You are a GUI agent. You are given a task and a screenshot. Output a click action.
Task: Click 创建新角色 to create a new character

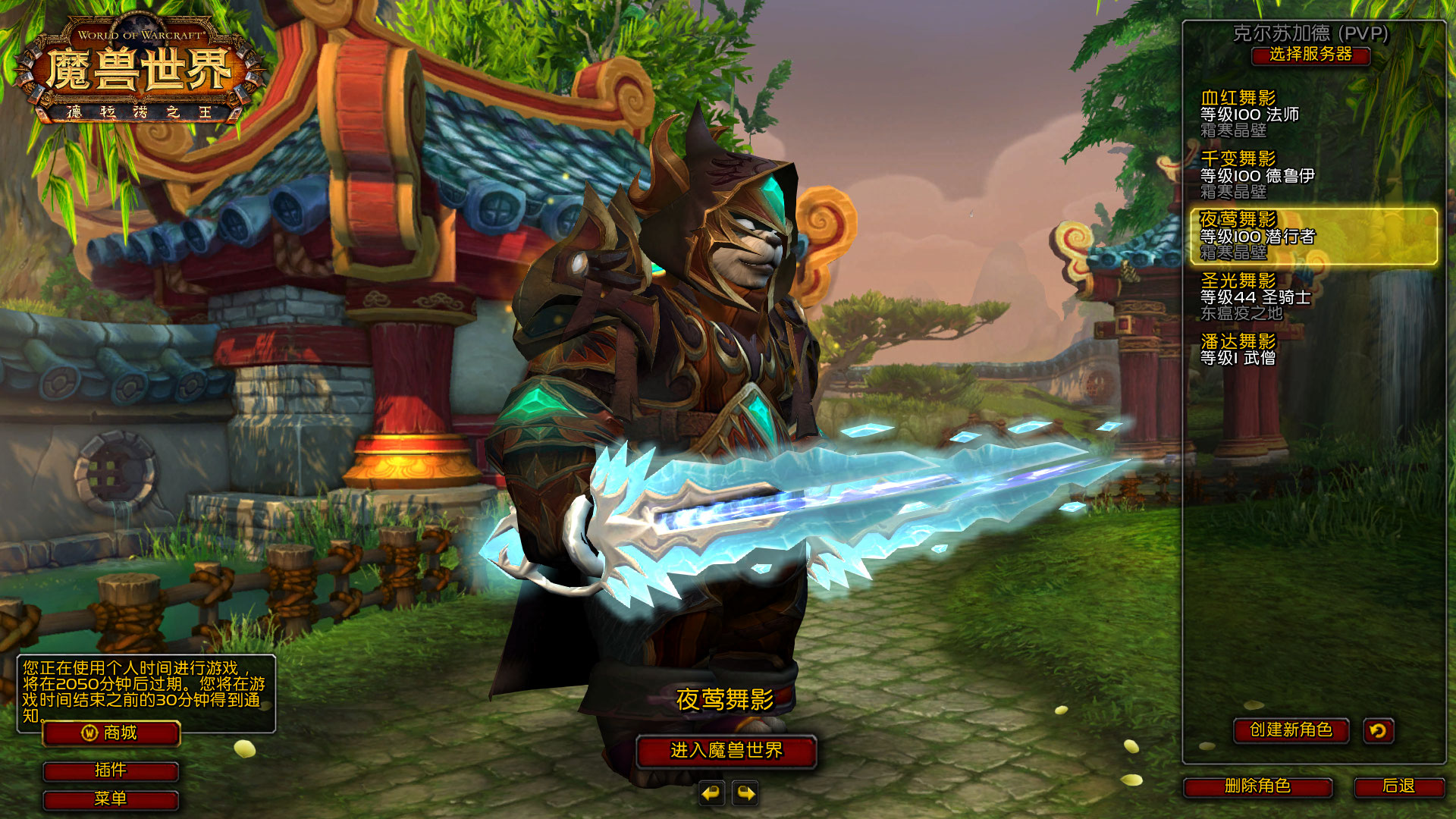[1292, 731]
